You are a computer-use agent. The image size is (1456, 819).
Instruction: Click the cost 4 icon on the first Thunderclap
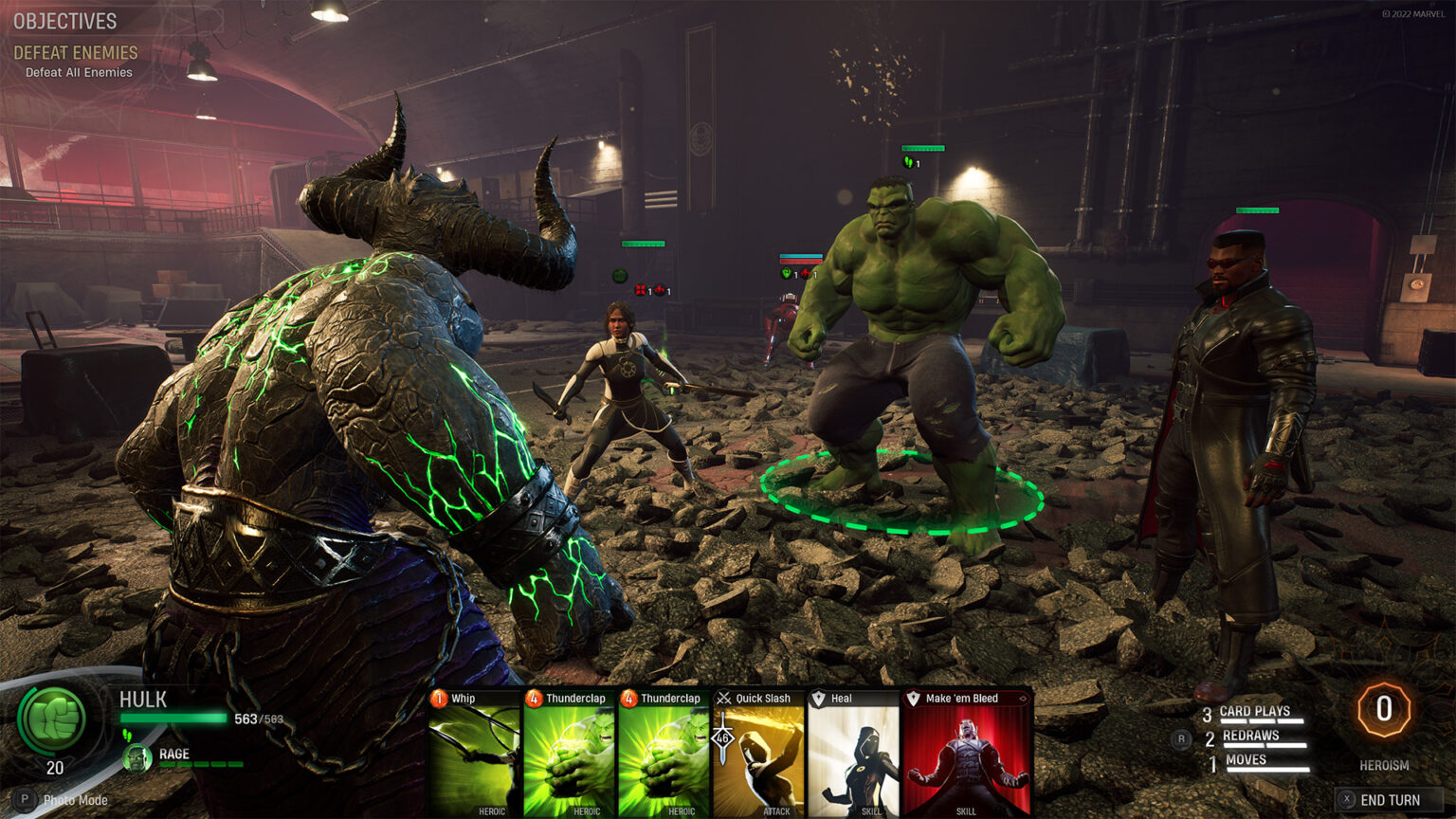(534, 698)
